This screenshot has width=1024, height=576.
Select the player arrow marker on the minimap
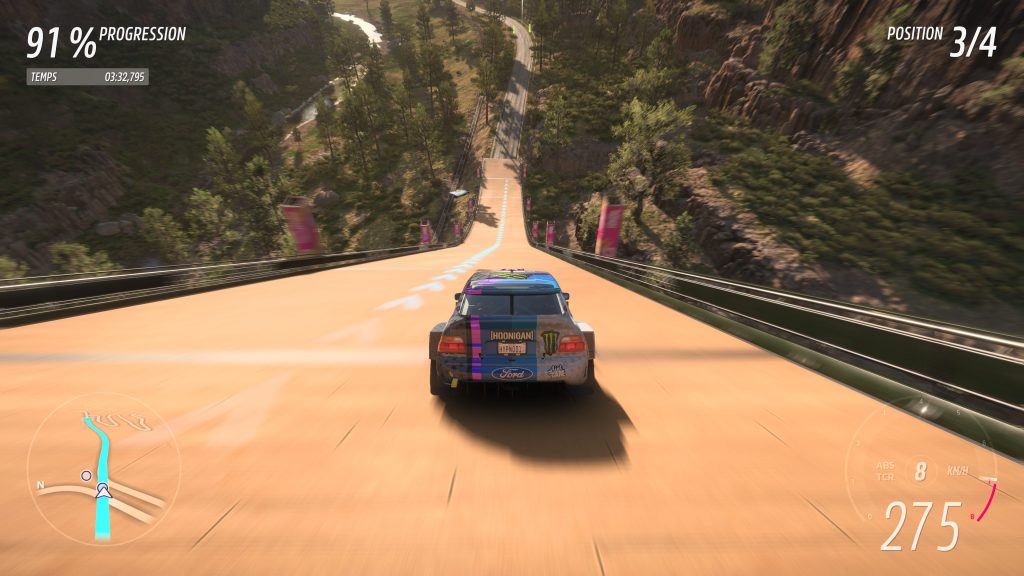tap(102, 491)
